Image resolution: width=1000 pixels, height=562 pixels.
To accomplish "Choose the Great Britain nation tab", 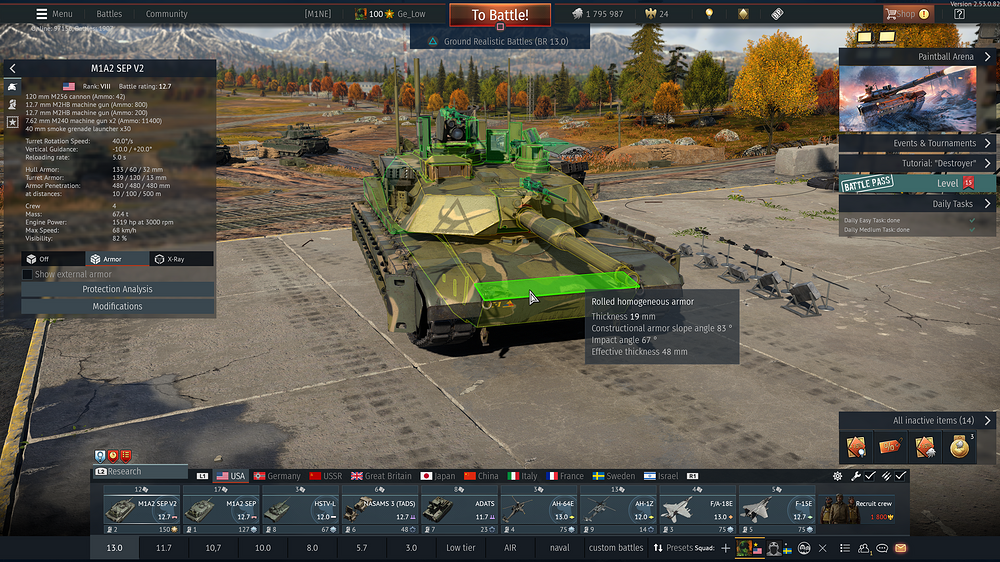I will click(381, 476).
